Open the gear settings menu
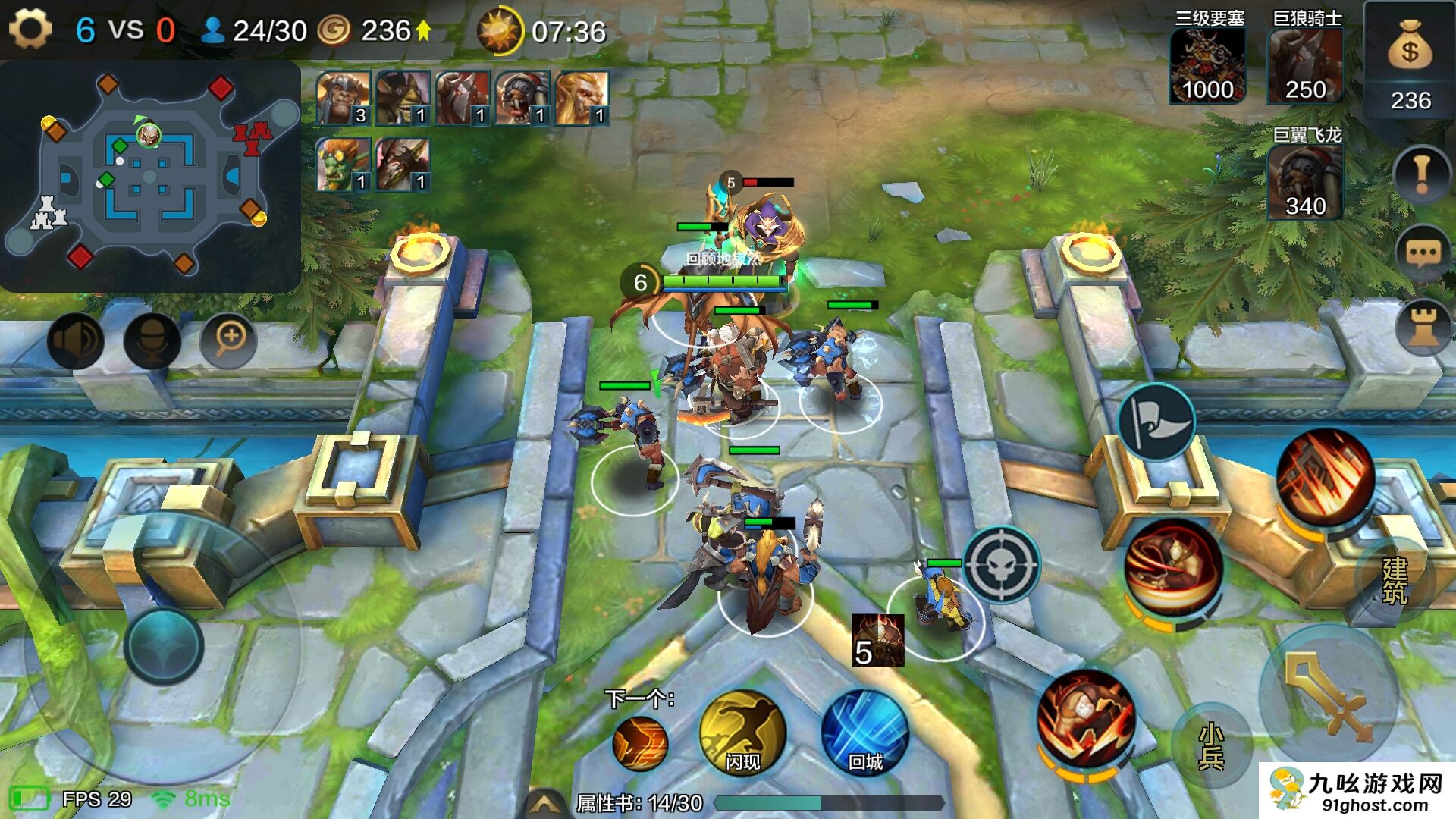This screenshot has height=819, width=1456. click(x=30, y=30)
